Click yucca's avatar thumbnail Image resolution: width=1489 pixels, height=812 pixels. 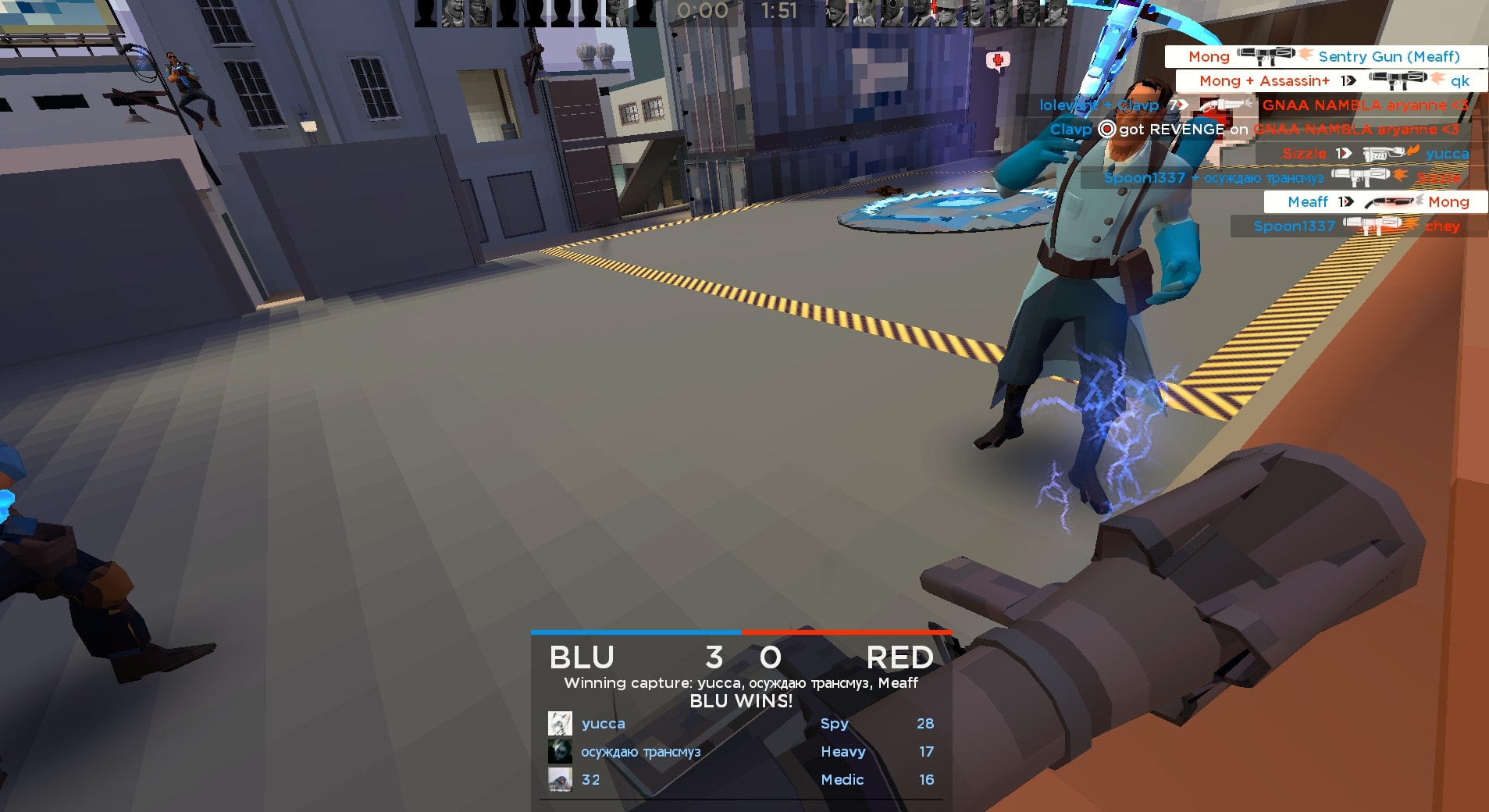pos(560,724)
